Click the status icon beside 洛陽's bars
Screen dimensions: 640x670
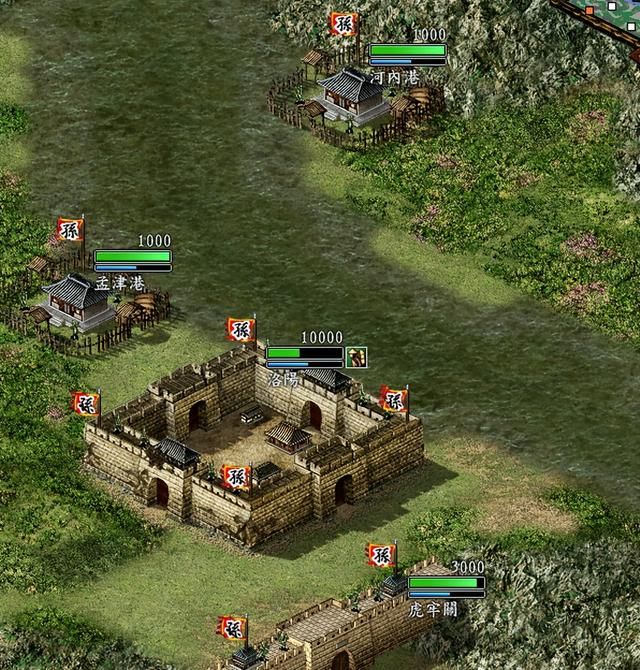point(357,356)
